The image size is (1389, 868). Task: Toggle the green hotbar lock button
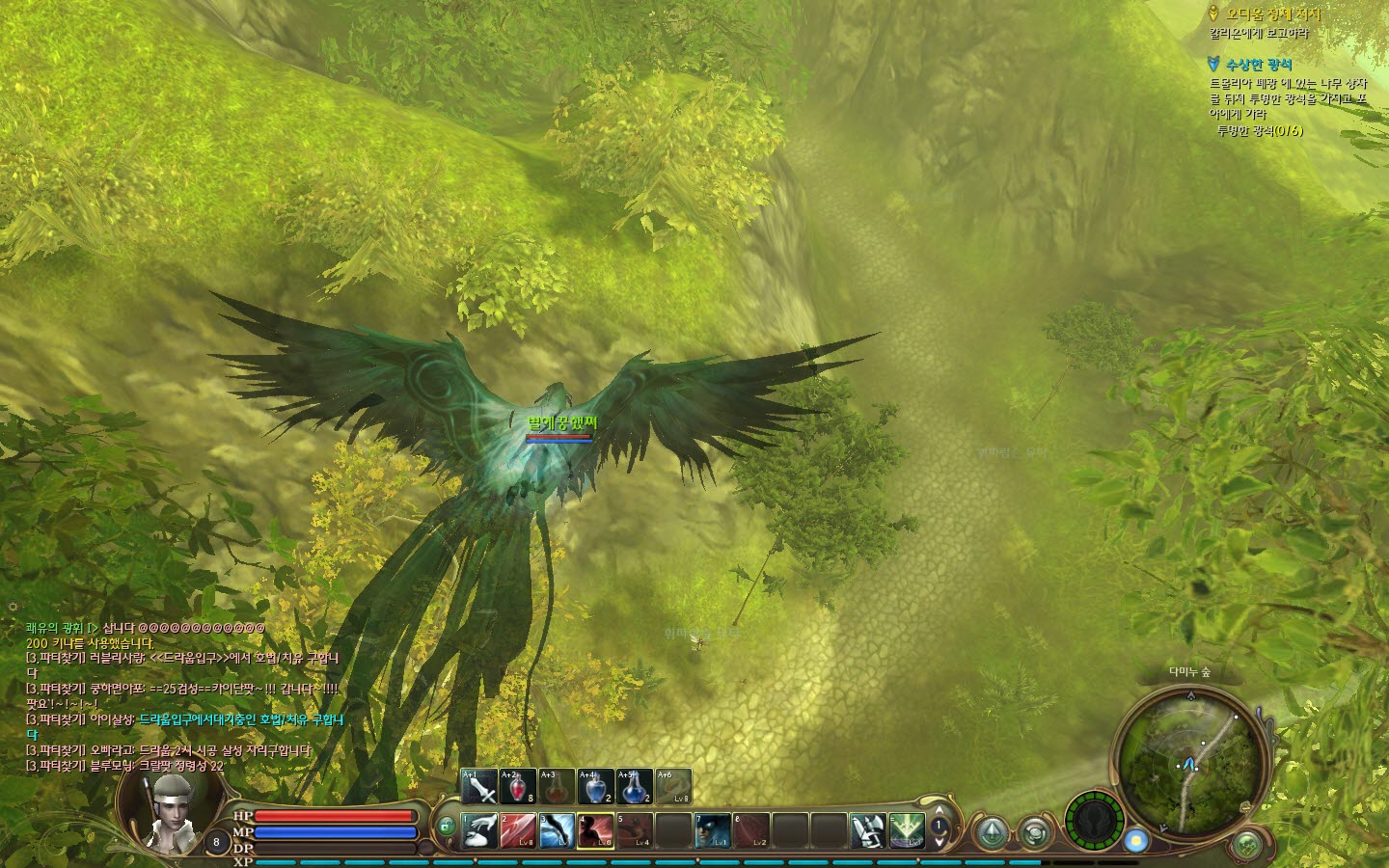[x=447, y=827]
